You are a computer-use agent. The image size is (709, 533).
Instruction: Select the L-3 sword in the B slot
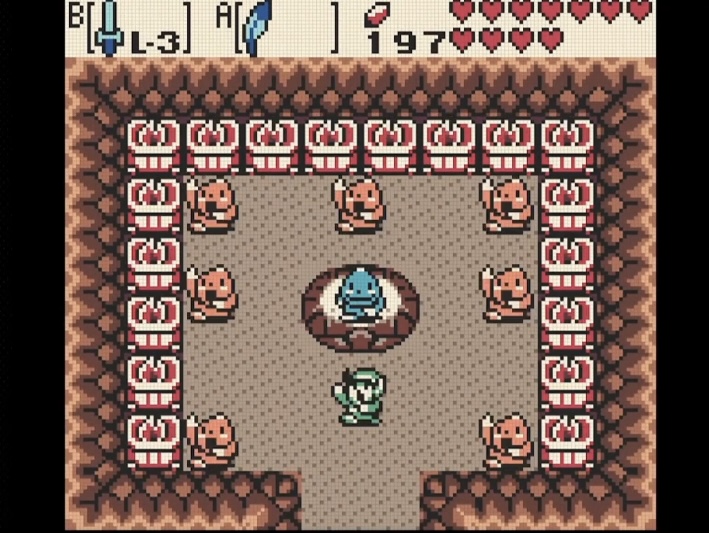(111, 27)
